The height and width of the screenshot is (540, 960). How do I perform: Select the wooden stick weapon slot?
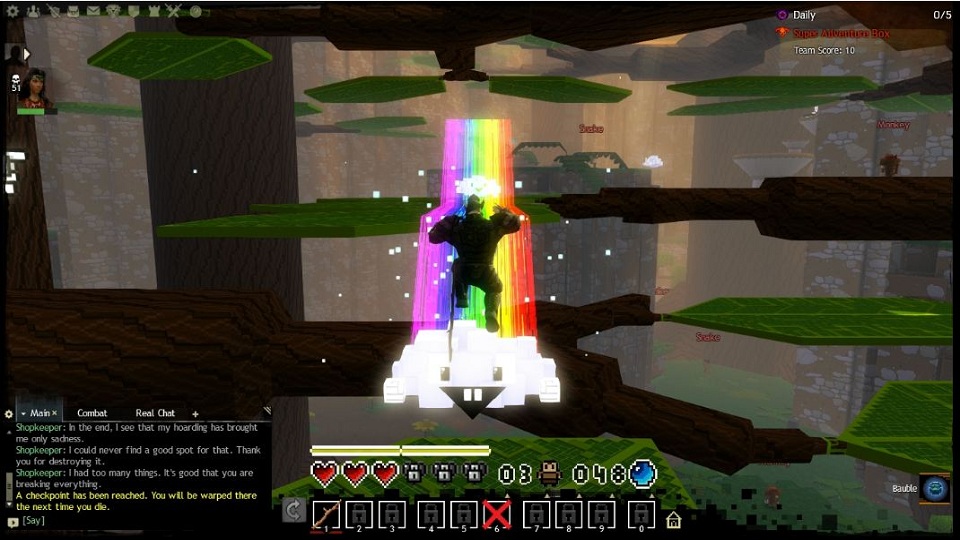(x=326, y=514)
